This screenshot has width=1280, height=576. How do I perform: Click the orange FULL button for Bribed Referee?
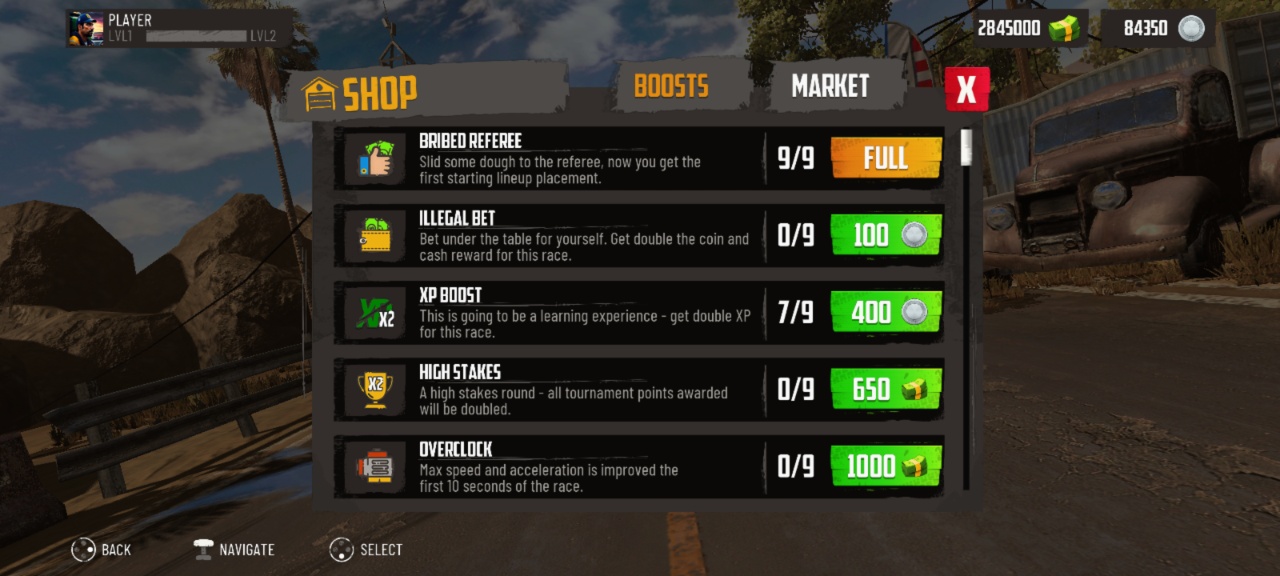pyautogui.click(x=886, y=158)
